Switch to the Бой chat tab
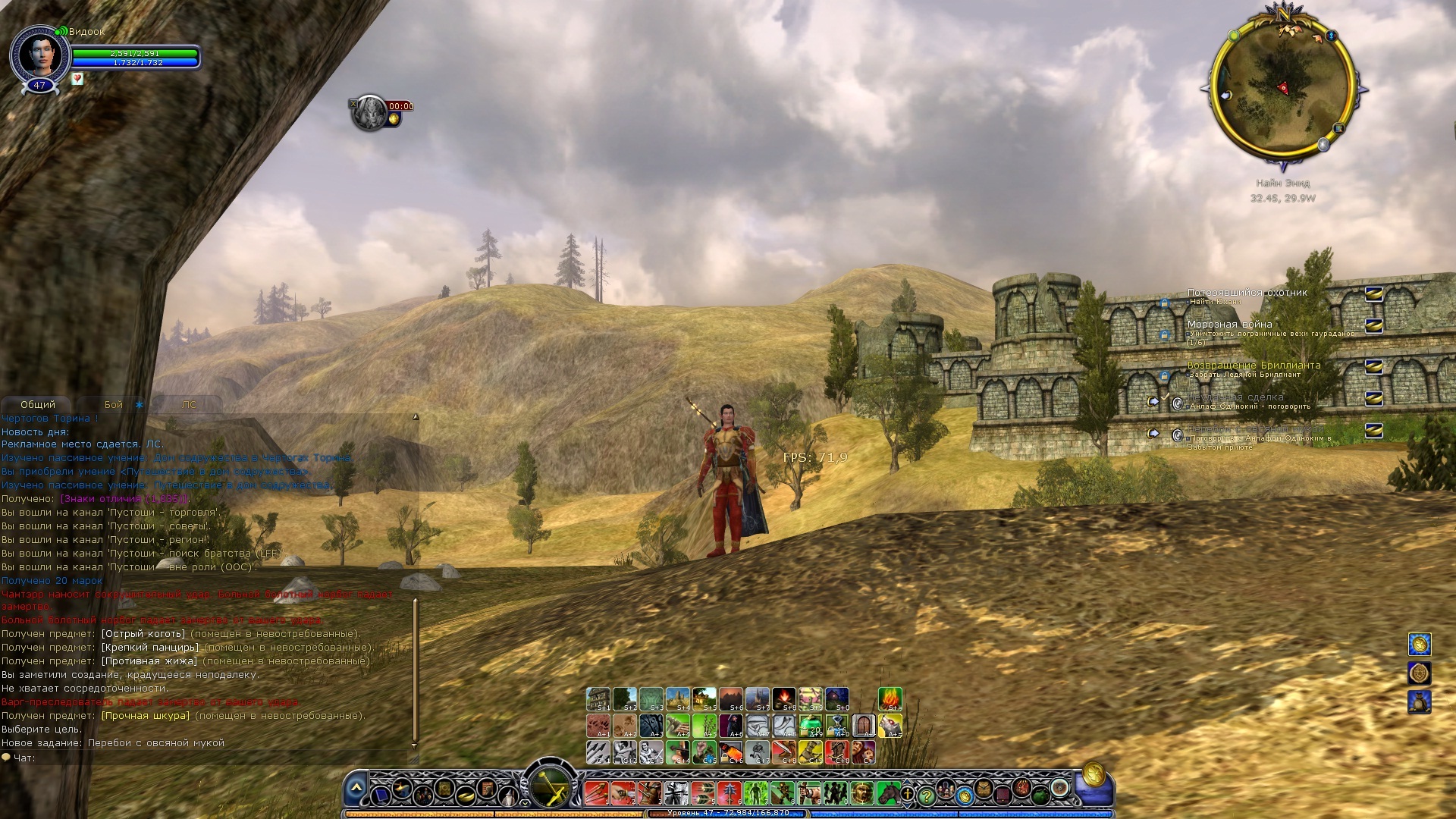 112,404
